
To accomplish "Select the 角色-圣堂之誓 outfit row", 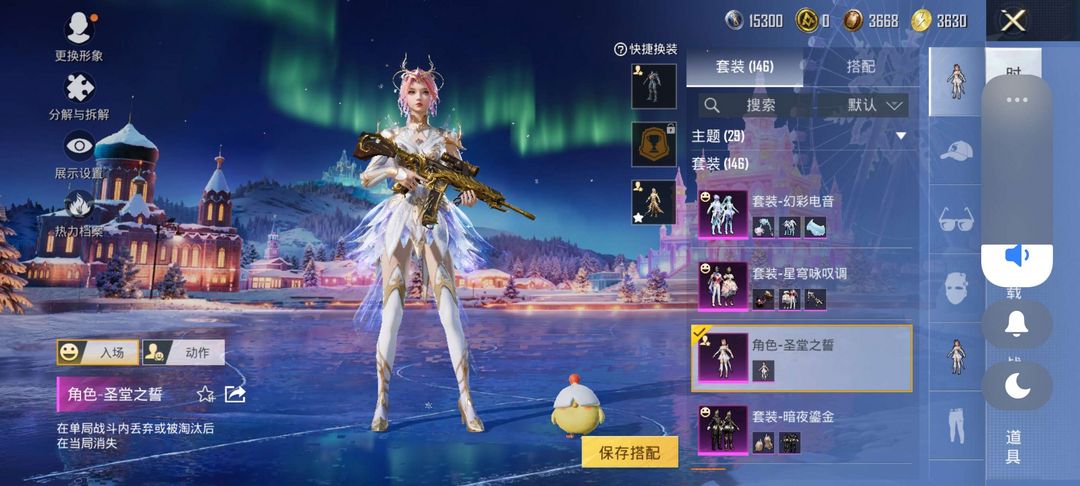I will coord(800,358).
